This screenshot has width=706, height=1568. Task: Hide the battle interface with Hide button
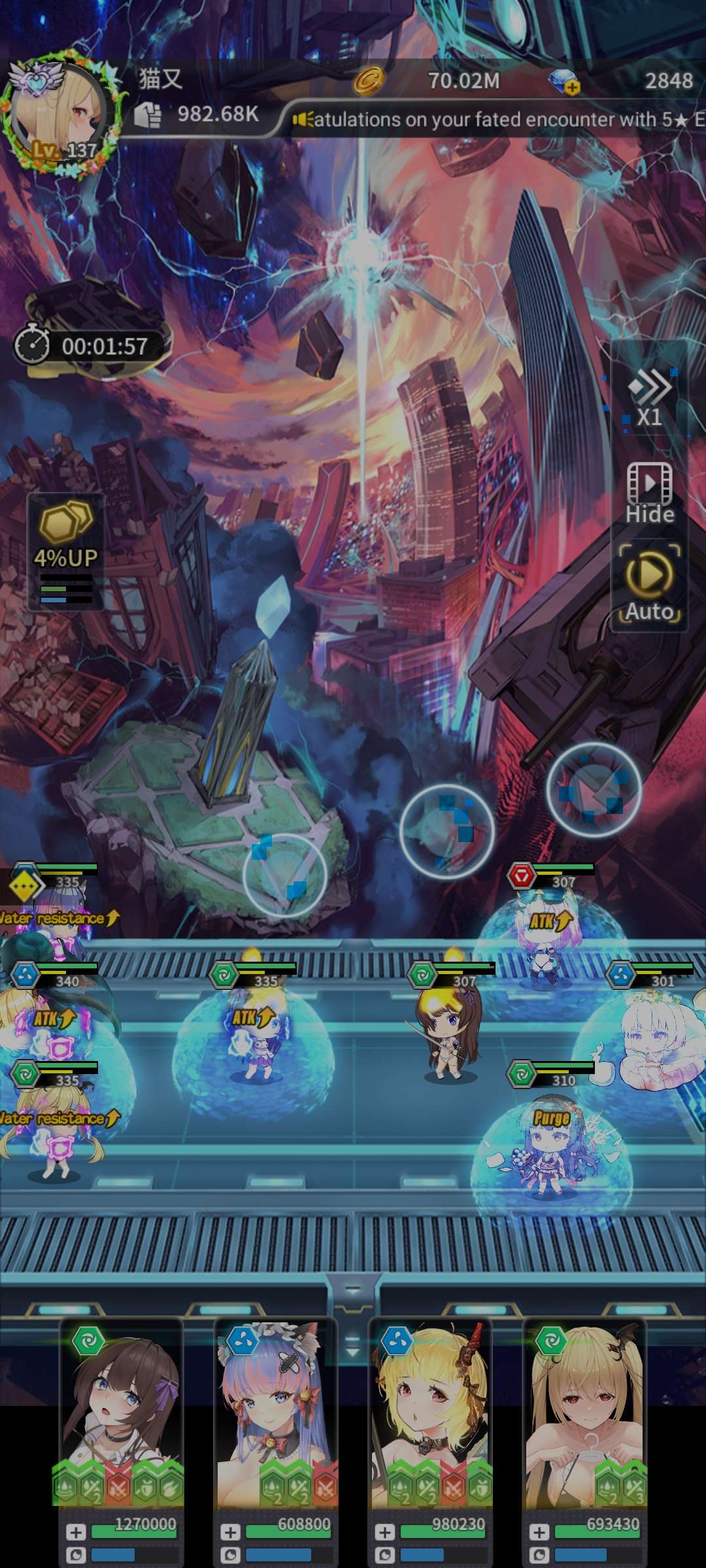649,493
